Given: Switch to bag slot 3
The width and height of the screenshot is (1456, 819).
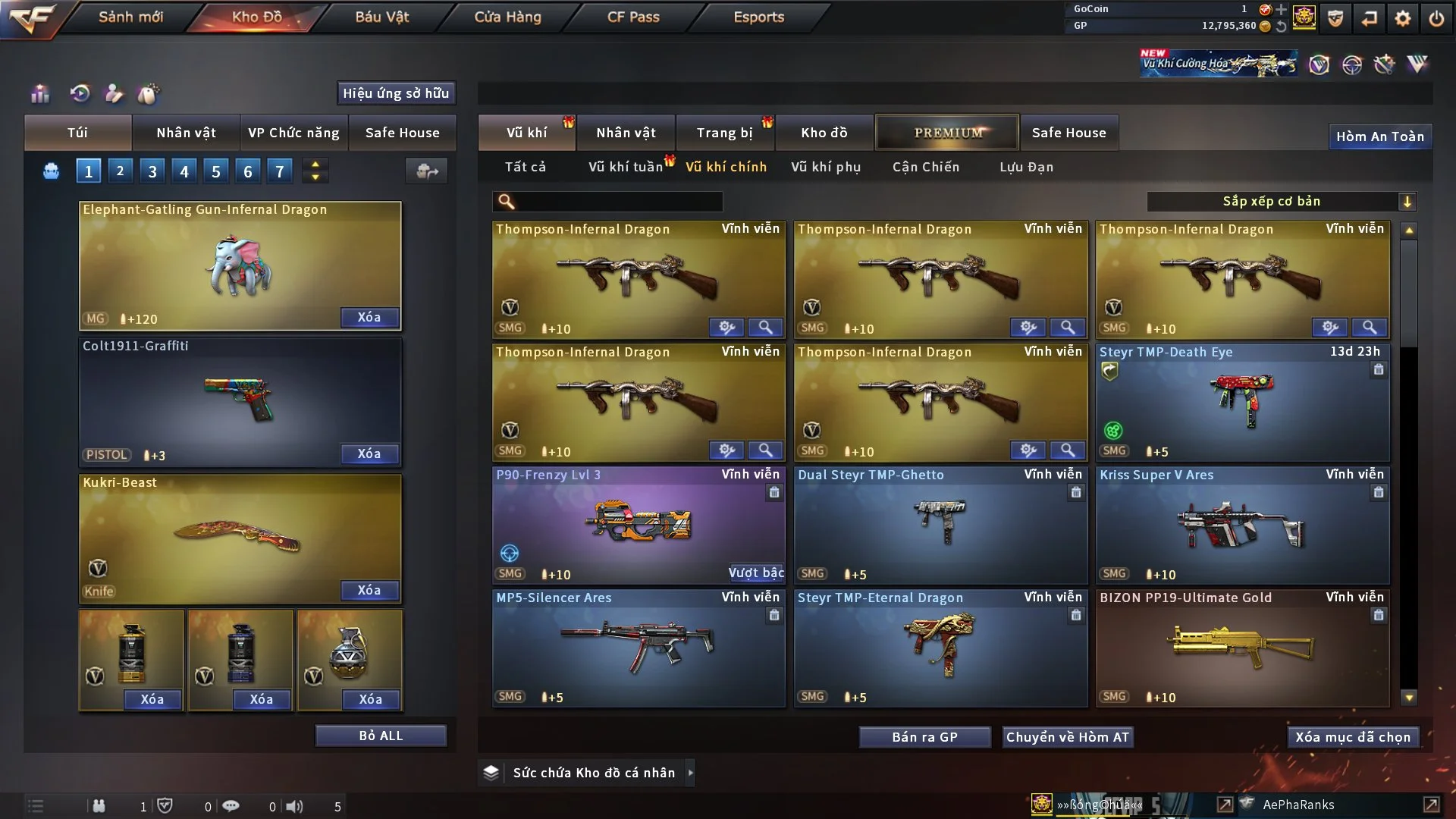Looking at the screenshot, I should 152,171.
